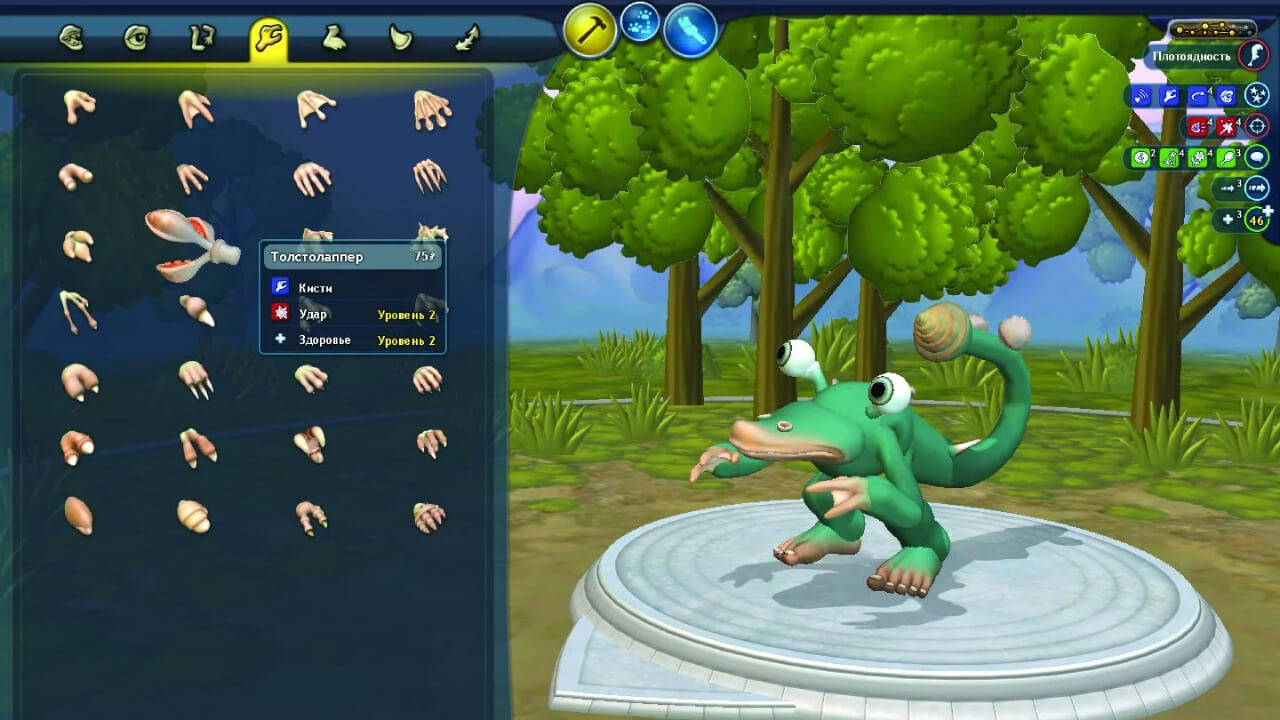This screenshot has height=720, width=1280.
Task: Open the spiky details parts tab
Action: pyautogui.click(x=467, y=39)
